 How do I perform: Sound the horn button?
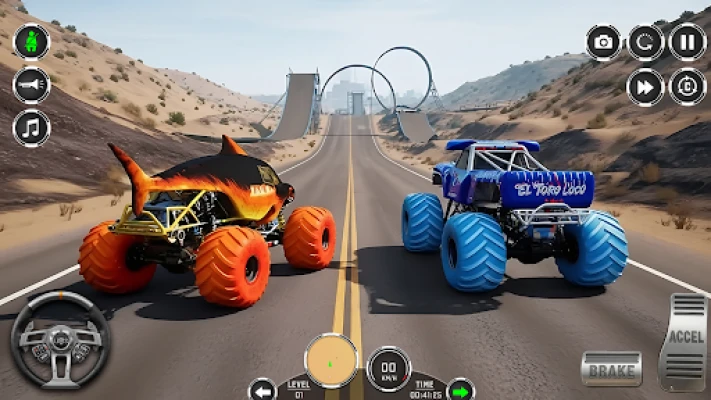(31, 85)
